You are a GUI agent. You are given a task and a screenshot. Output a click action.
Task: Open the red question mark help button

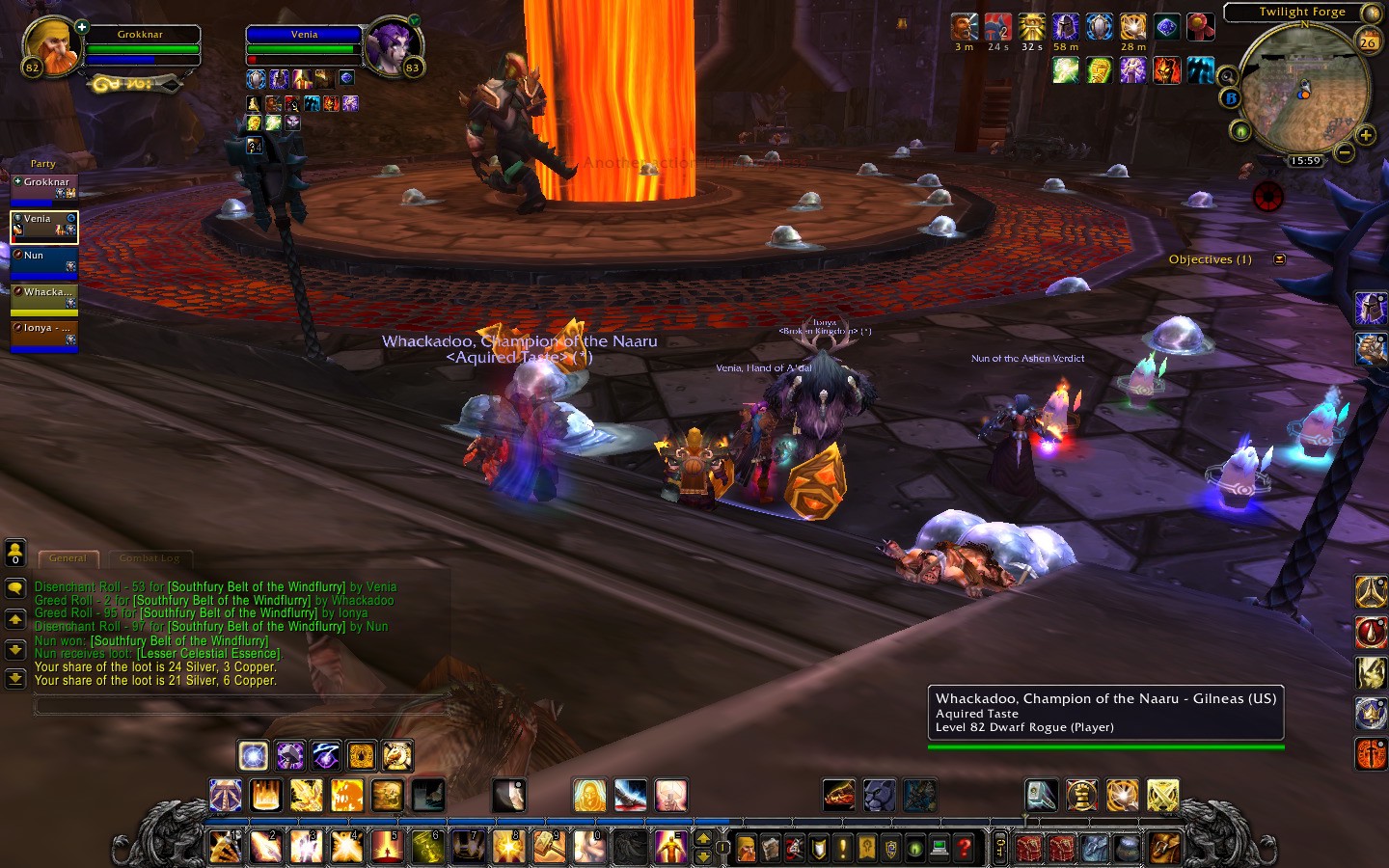[963, 848]
